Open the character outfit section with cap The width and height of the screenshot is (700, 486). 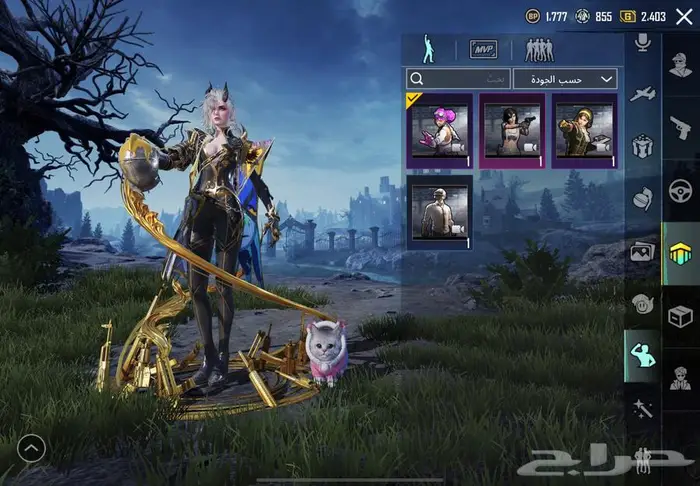pyautogui.click(x=681, y=380)
